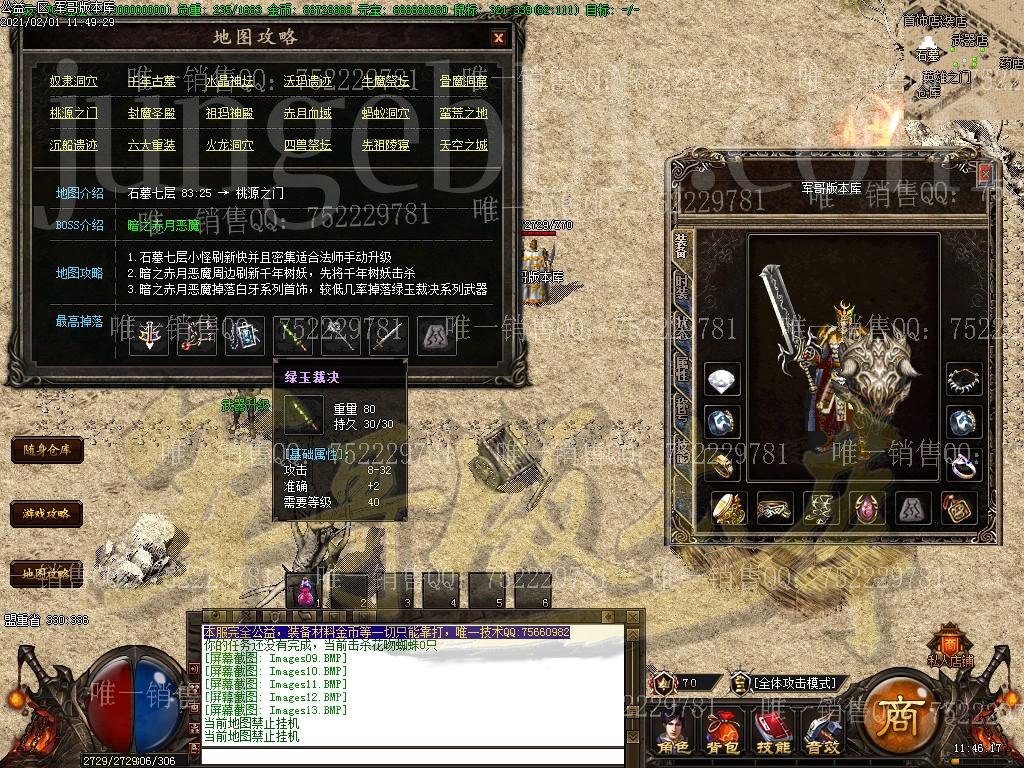Show the 骨魔洞窟 map guide
The width and height of the screenshot is (1024, 768).
click(464, 82)
